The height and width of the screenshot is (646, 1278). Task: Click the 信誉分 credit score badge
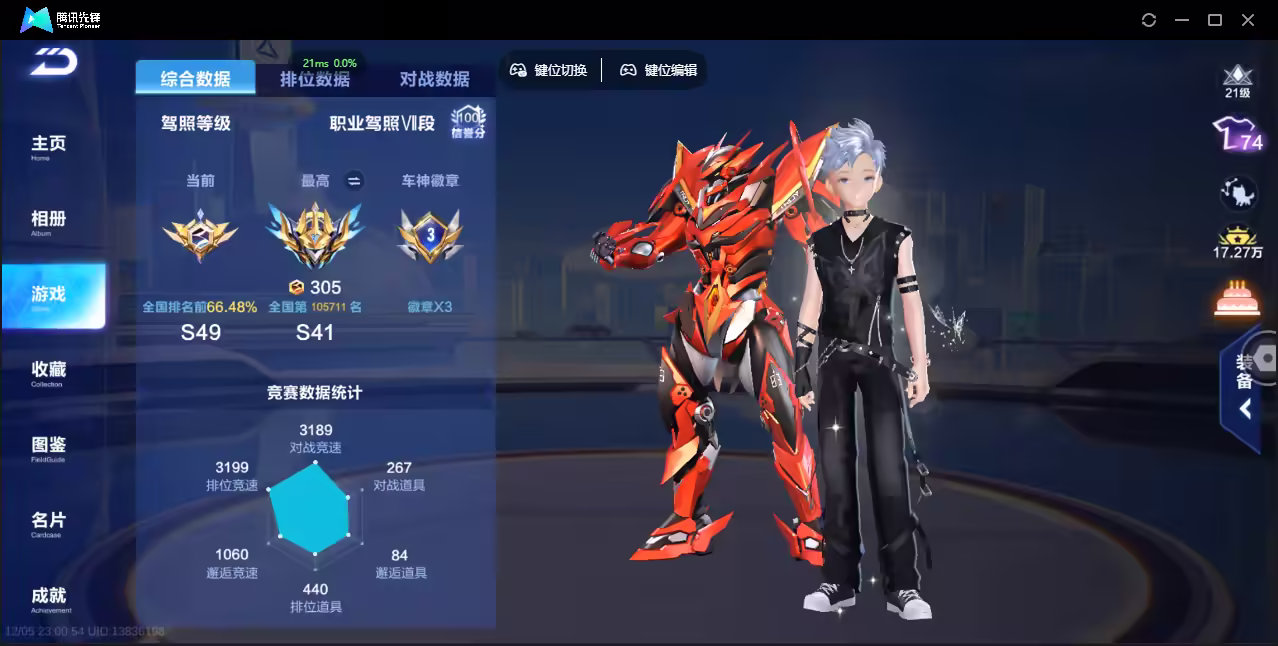point(468,123)
